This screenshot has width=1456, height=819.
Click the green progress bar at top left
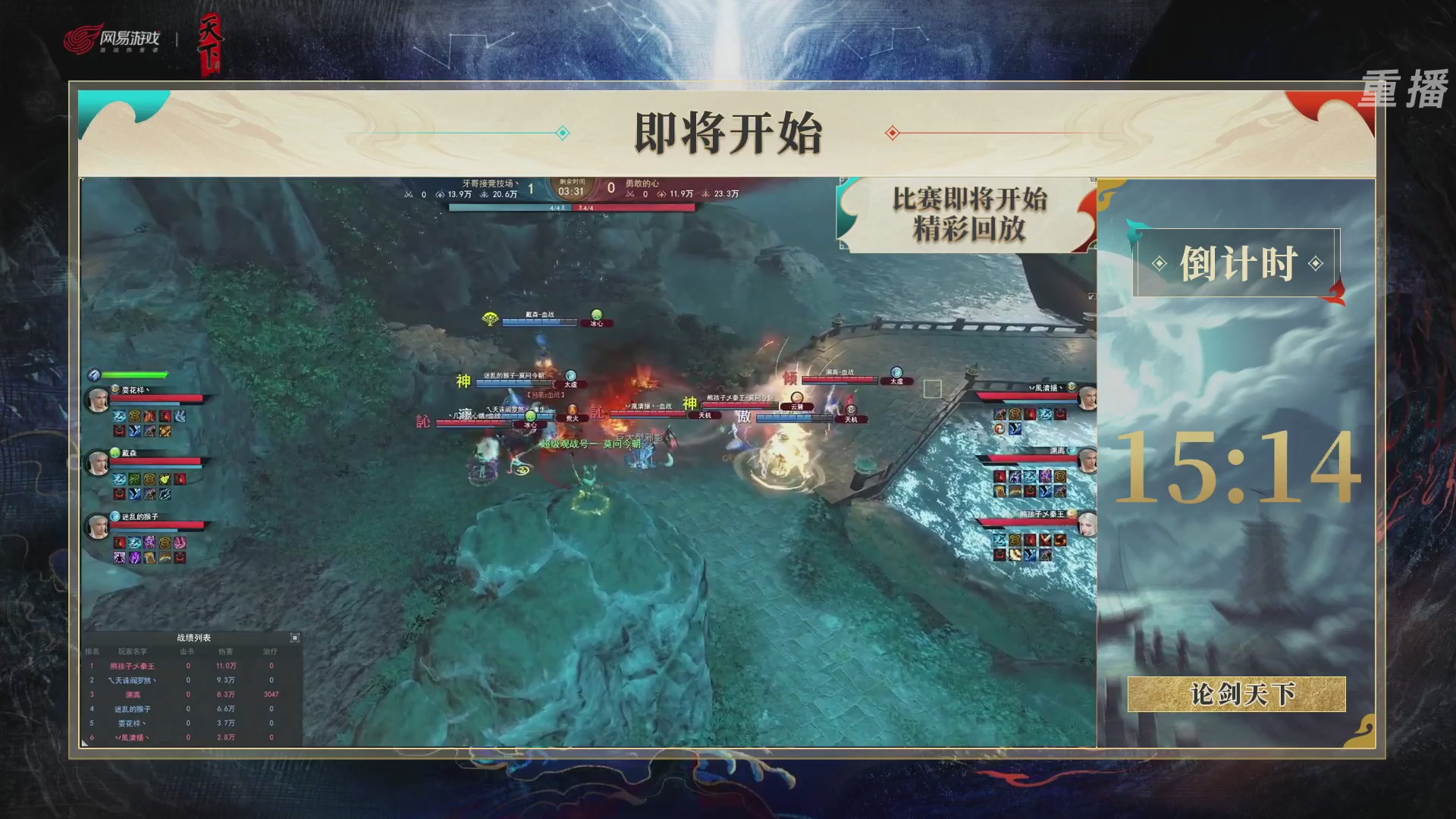(134, 373)
